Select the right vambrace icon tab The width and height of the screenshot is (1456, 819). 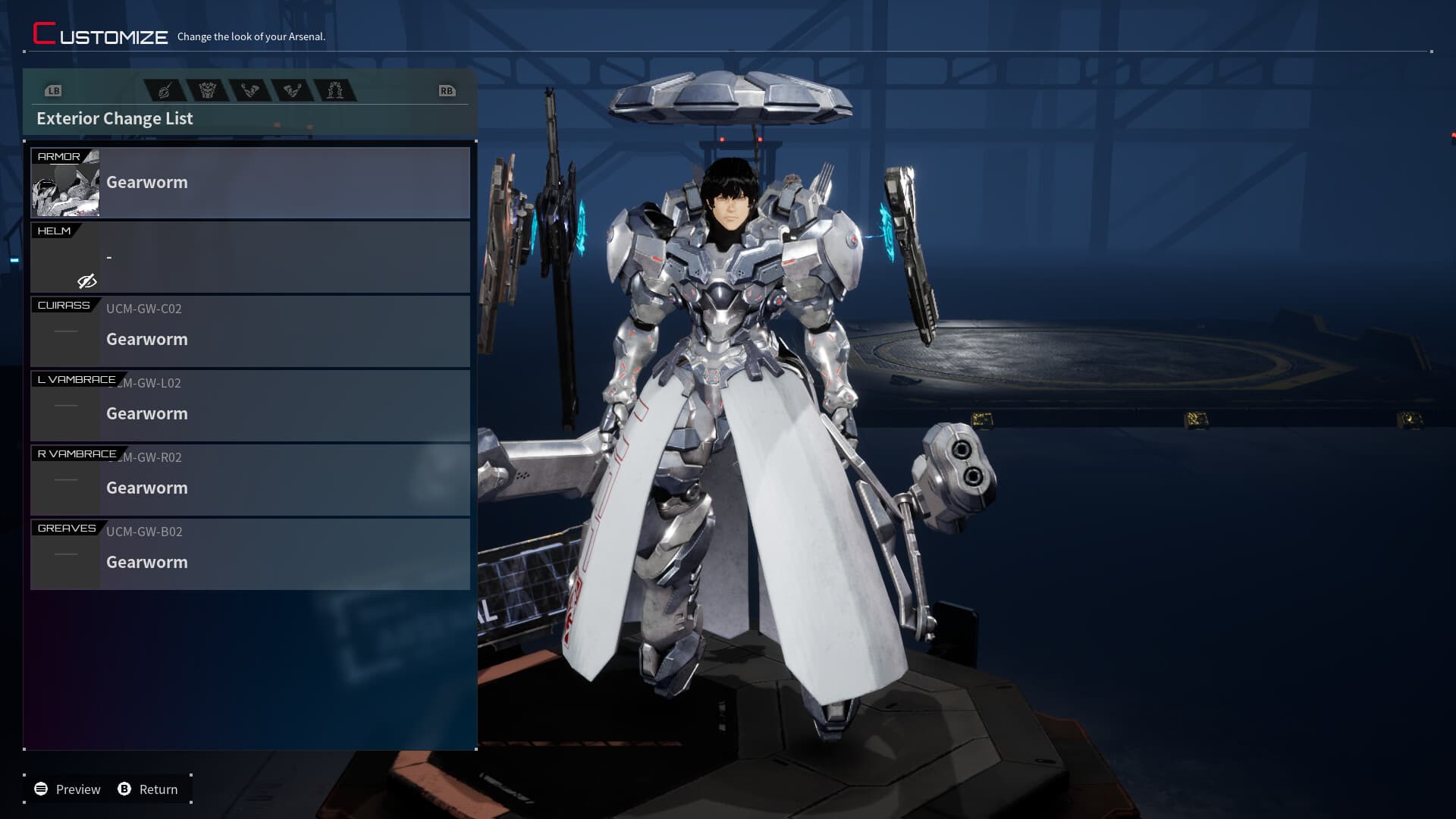point(293,89)
